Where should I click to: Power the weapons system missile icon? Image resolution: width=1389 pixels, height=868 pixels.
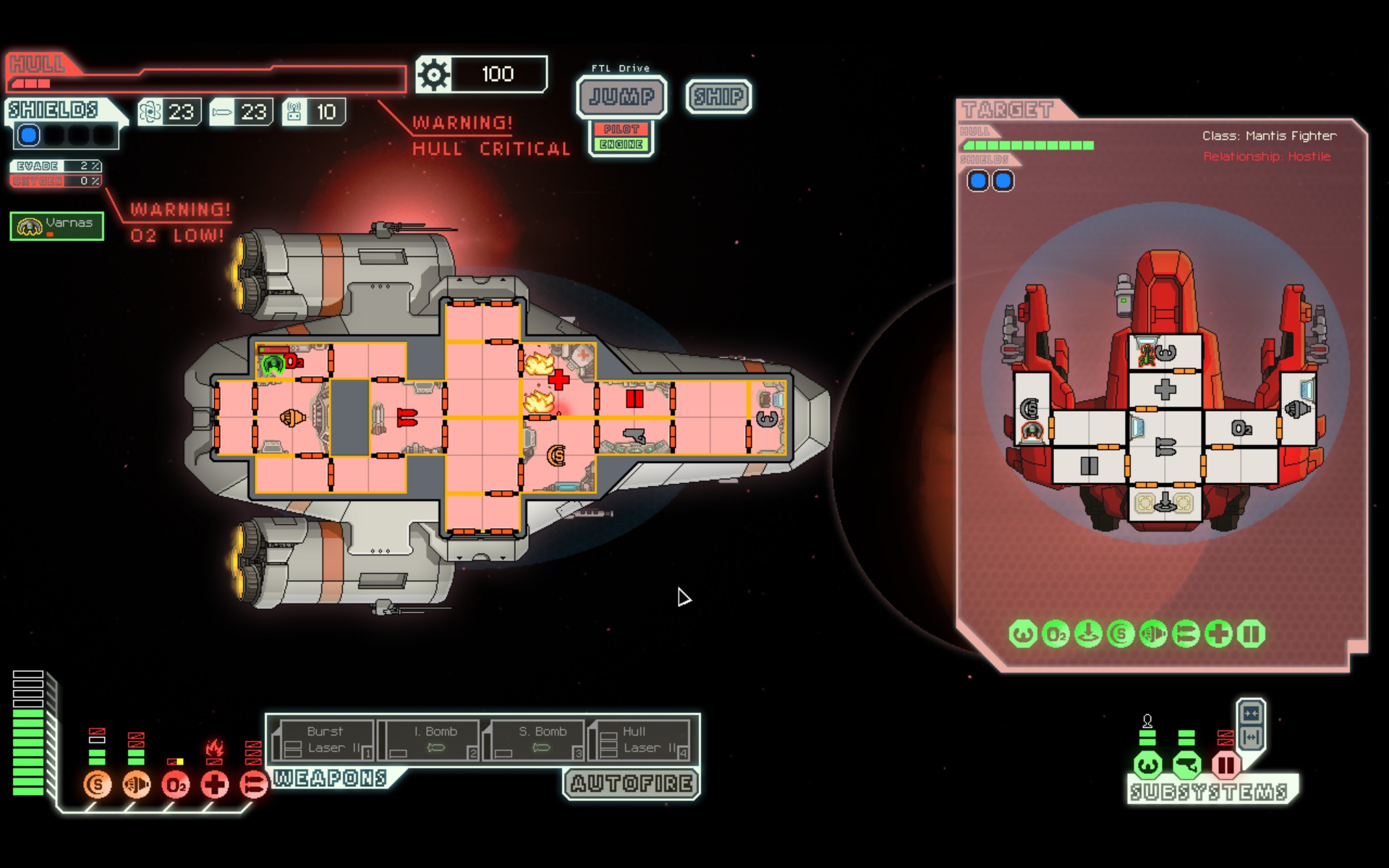[x=253, y=785]
